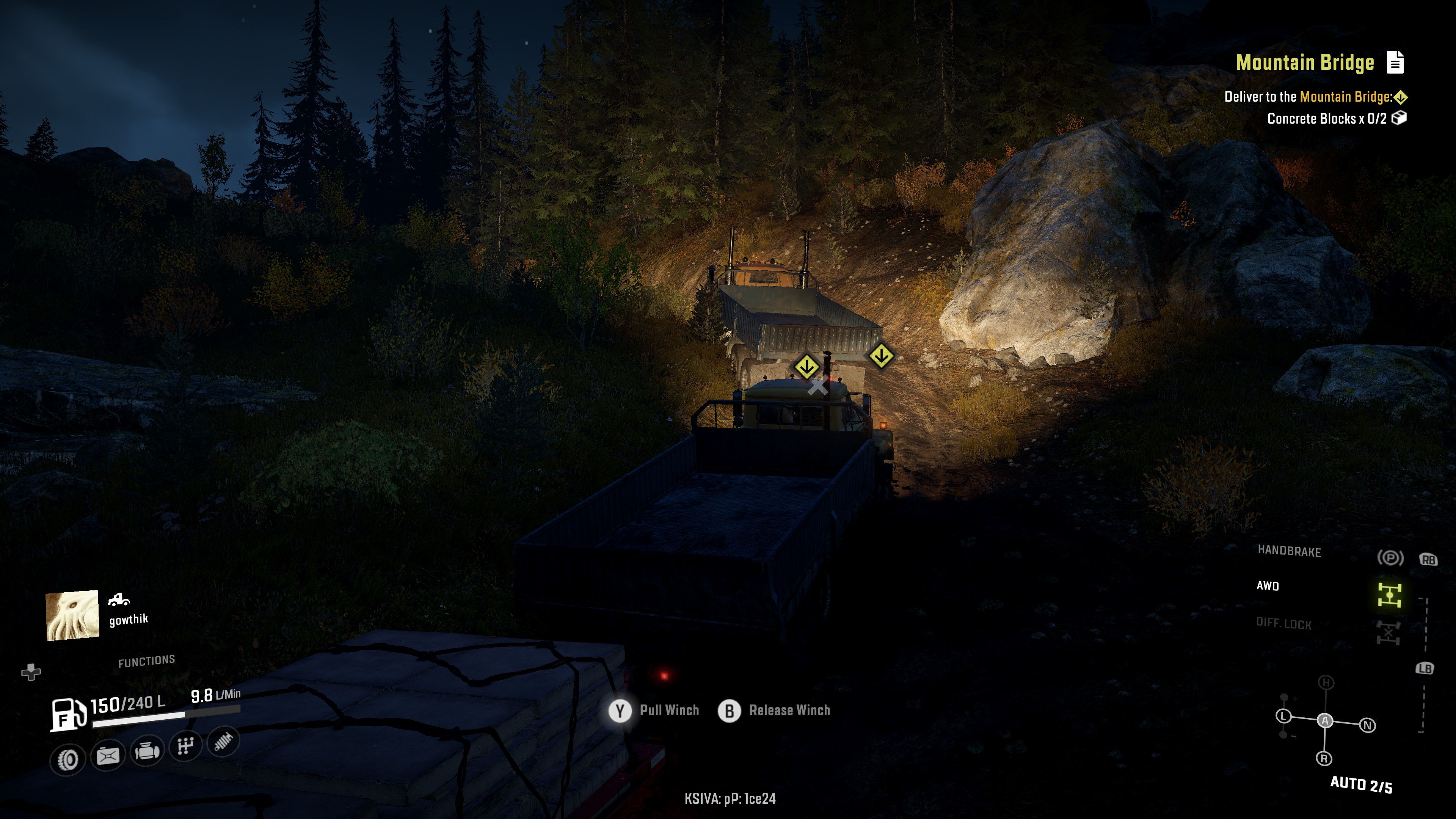Check the suspension spring damage icon

224,741
